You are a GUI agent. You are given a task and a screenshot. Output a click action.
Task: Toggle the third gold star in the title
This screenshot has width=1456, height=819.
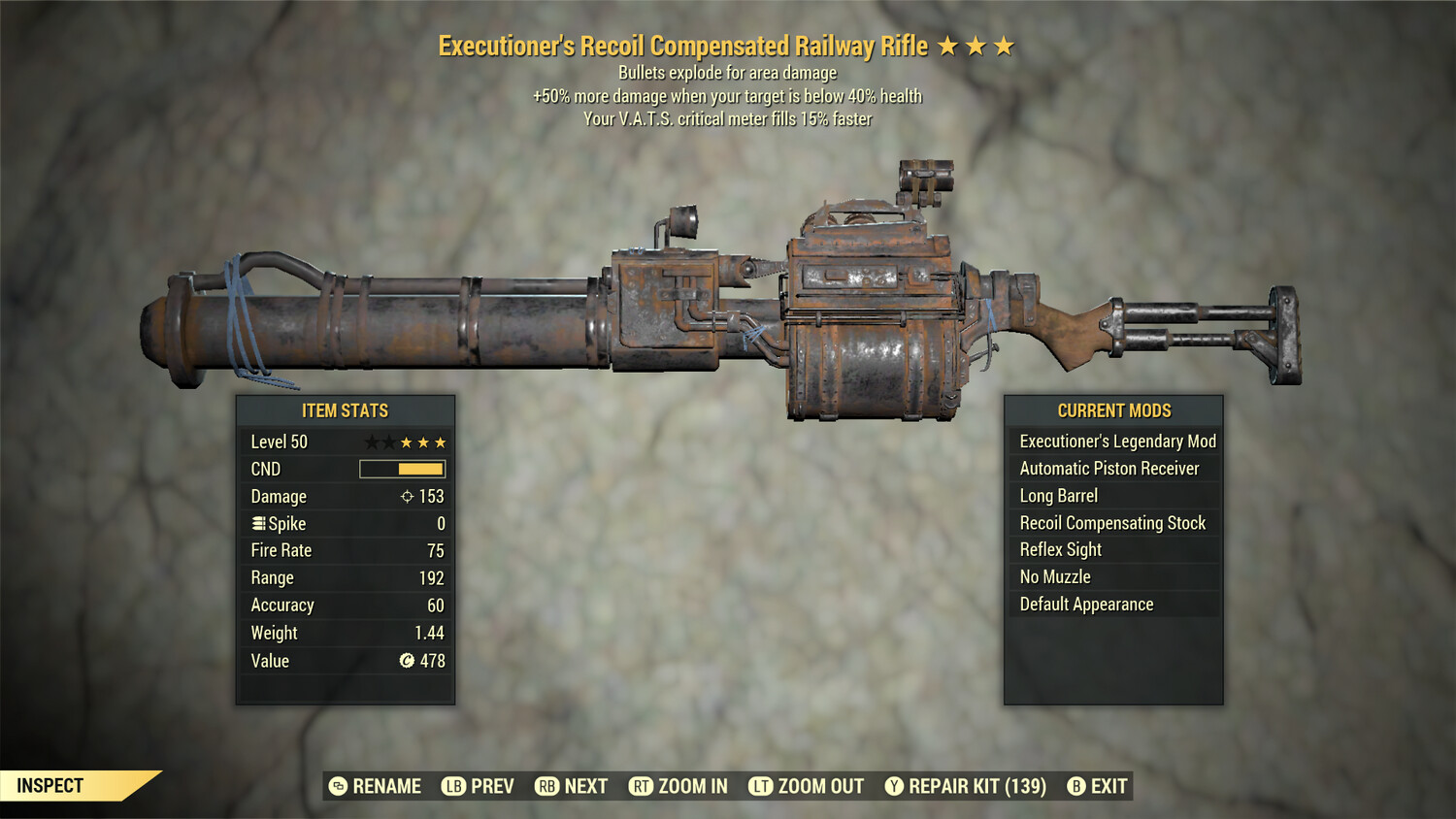[1006, 45]
